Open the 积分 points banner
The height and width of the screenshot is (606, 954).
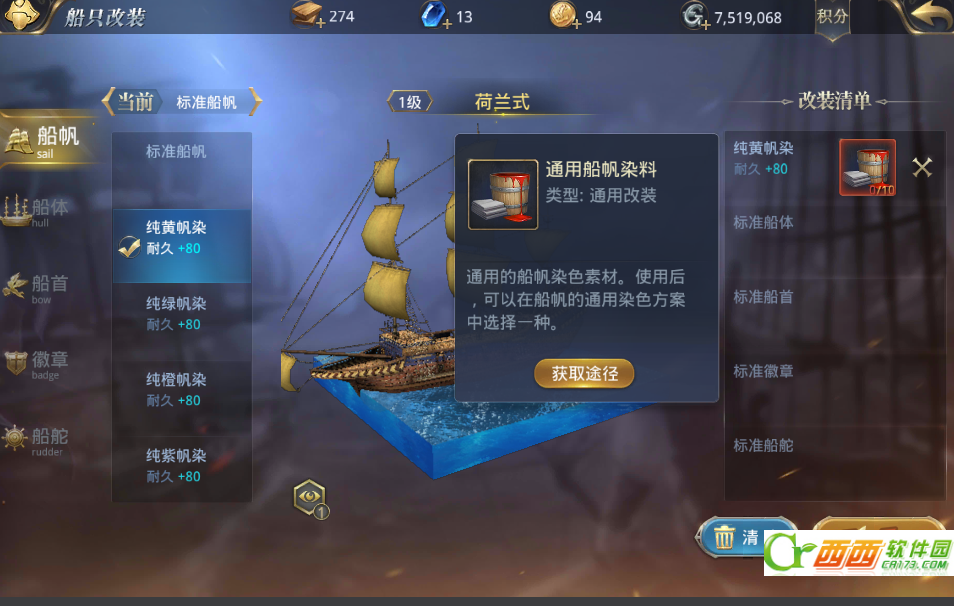(832, 17)
